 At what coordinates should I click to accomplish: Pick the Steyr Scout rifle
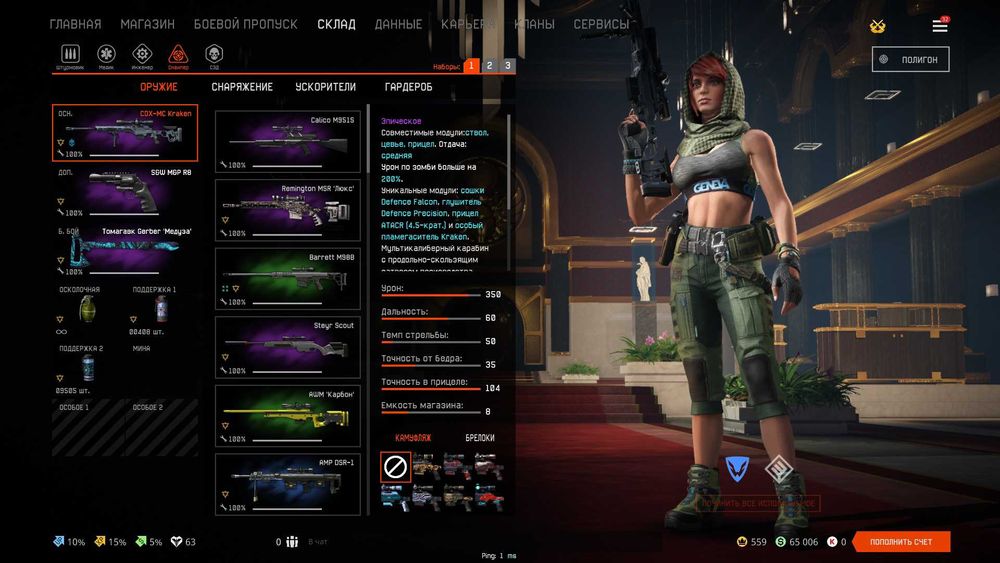coord(288,346)
